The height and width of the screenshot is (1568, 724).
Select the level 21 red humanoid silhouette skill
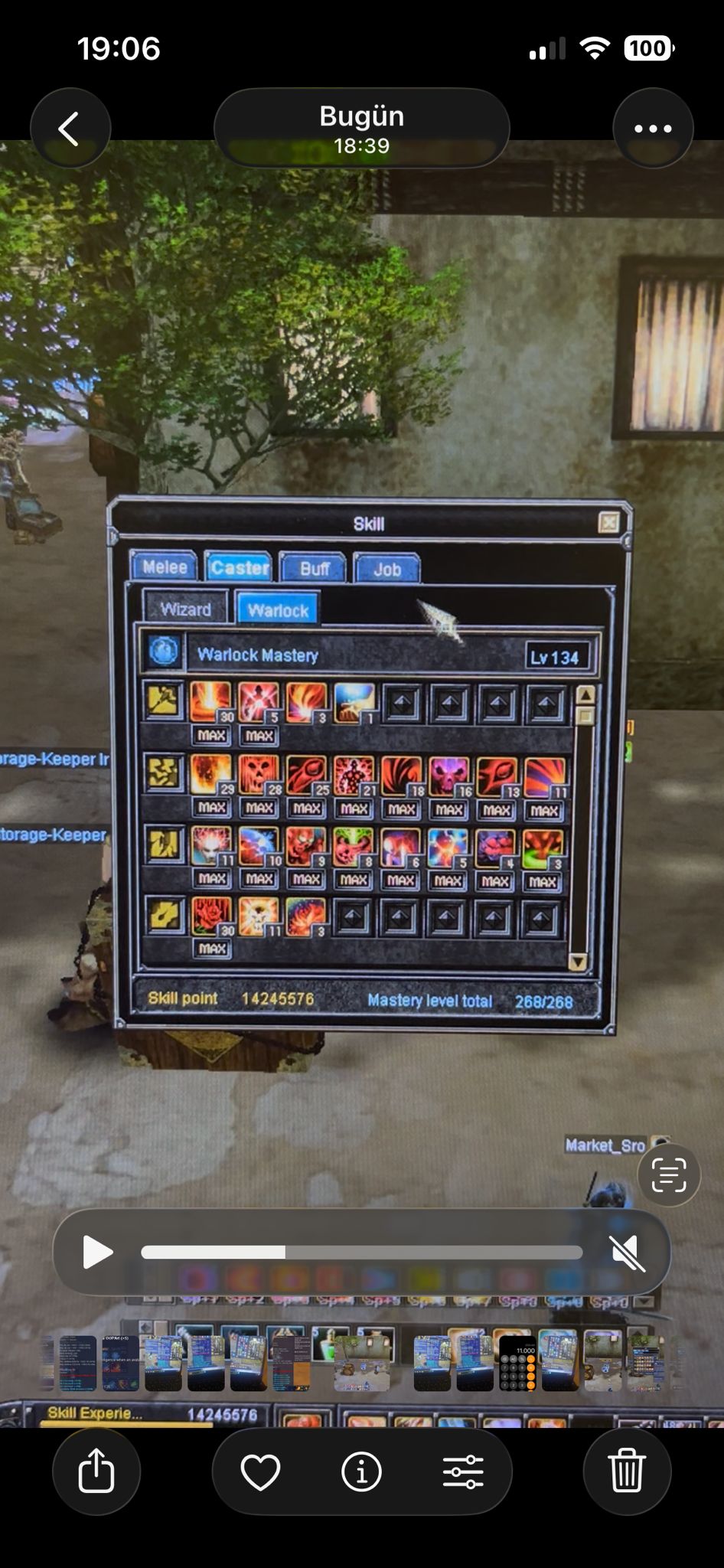click(354, 776)
